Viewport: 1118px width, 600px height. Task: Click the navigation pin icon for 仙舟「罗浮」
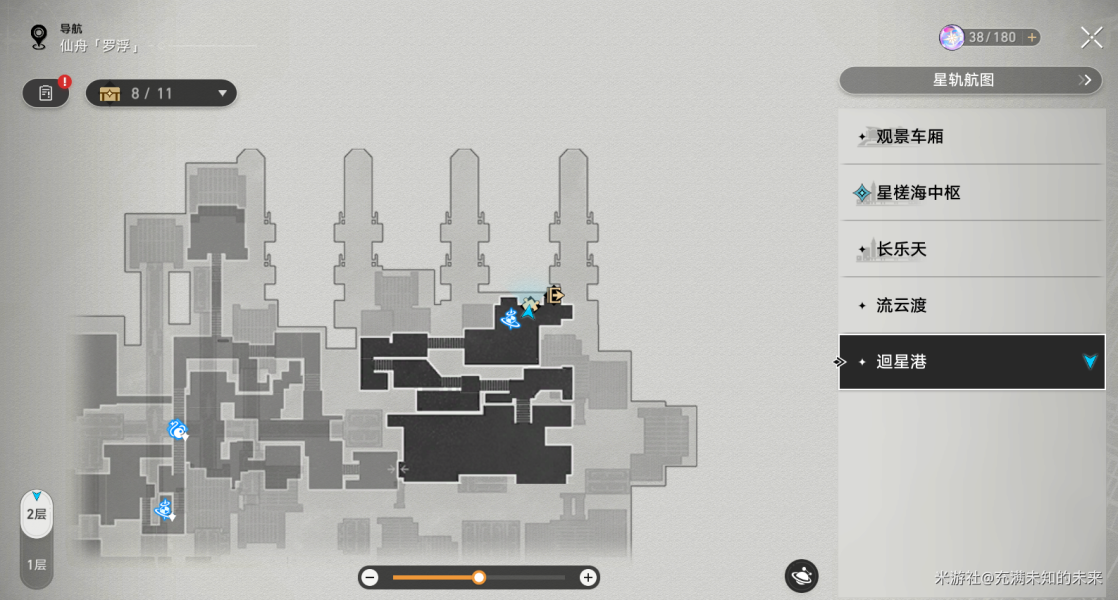point(39,38)
